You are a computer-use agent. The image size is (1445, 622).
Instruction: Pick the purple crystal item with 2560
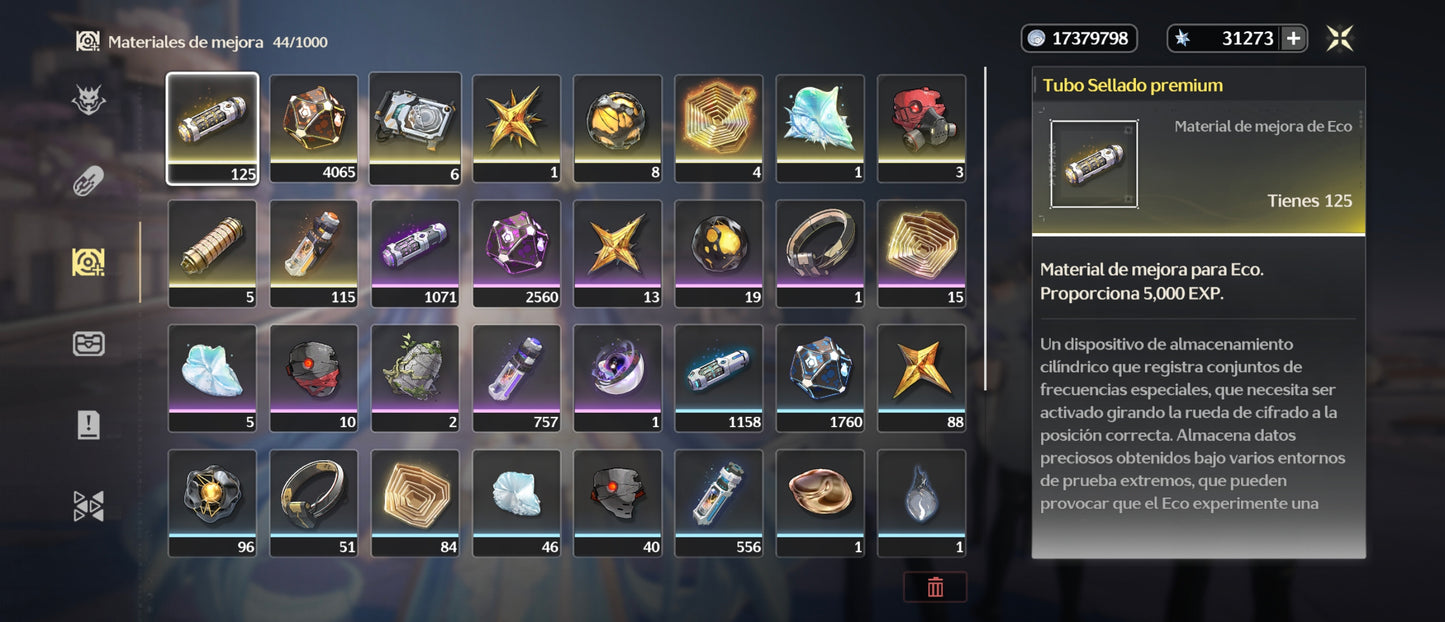point(517,253)
